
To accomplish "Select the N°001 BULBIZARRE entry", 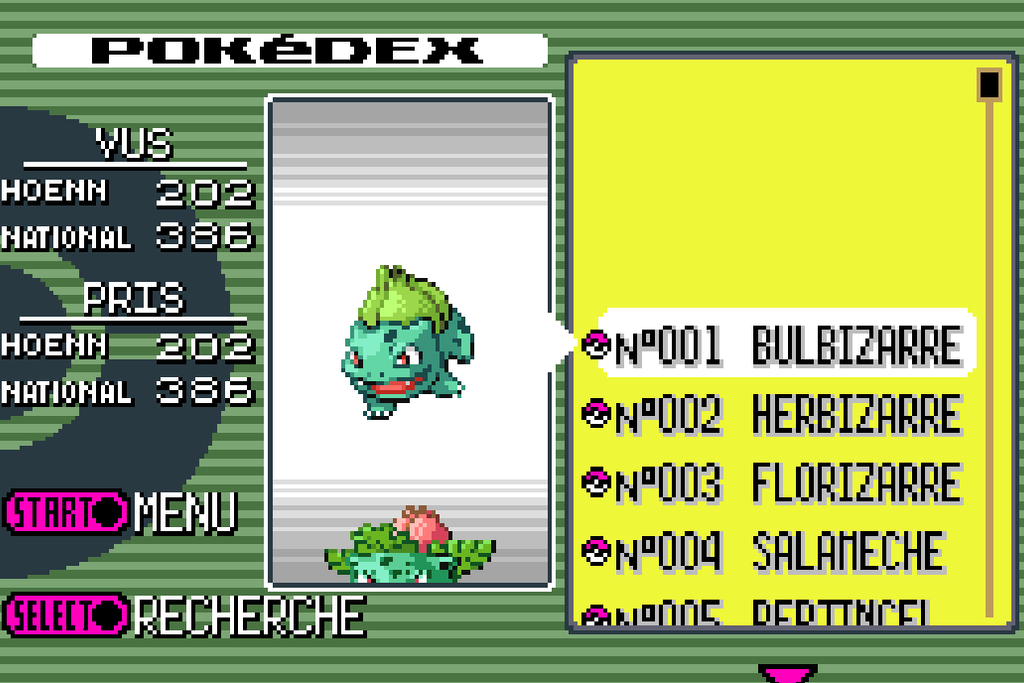I will tap(780, 345).
